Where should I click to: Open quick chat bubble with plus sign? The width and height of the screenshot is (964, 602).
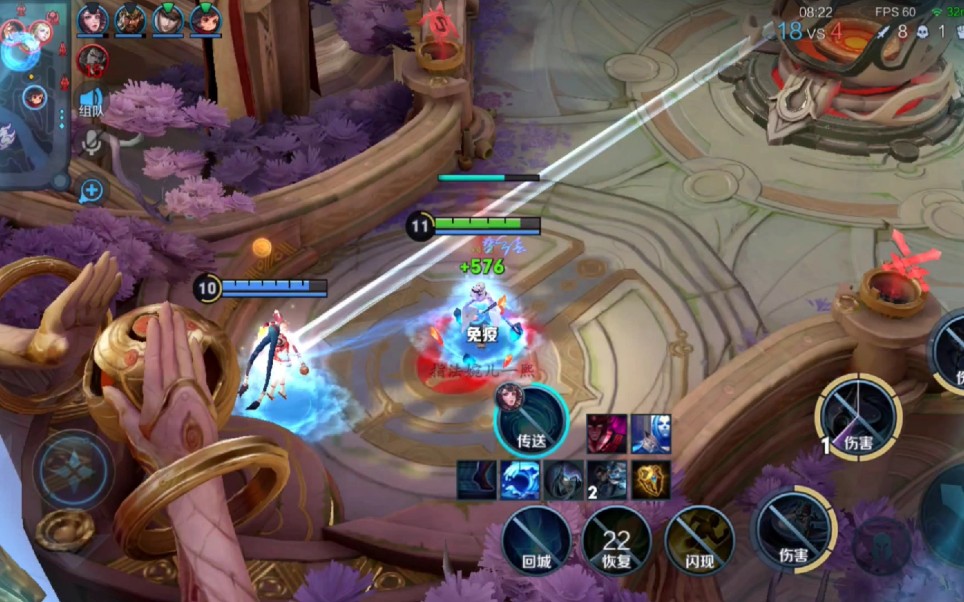click(x=92, y=190)
